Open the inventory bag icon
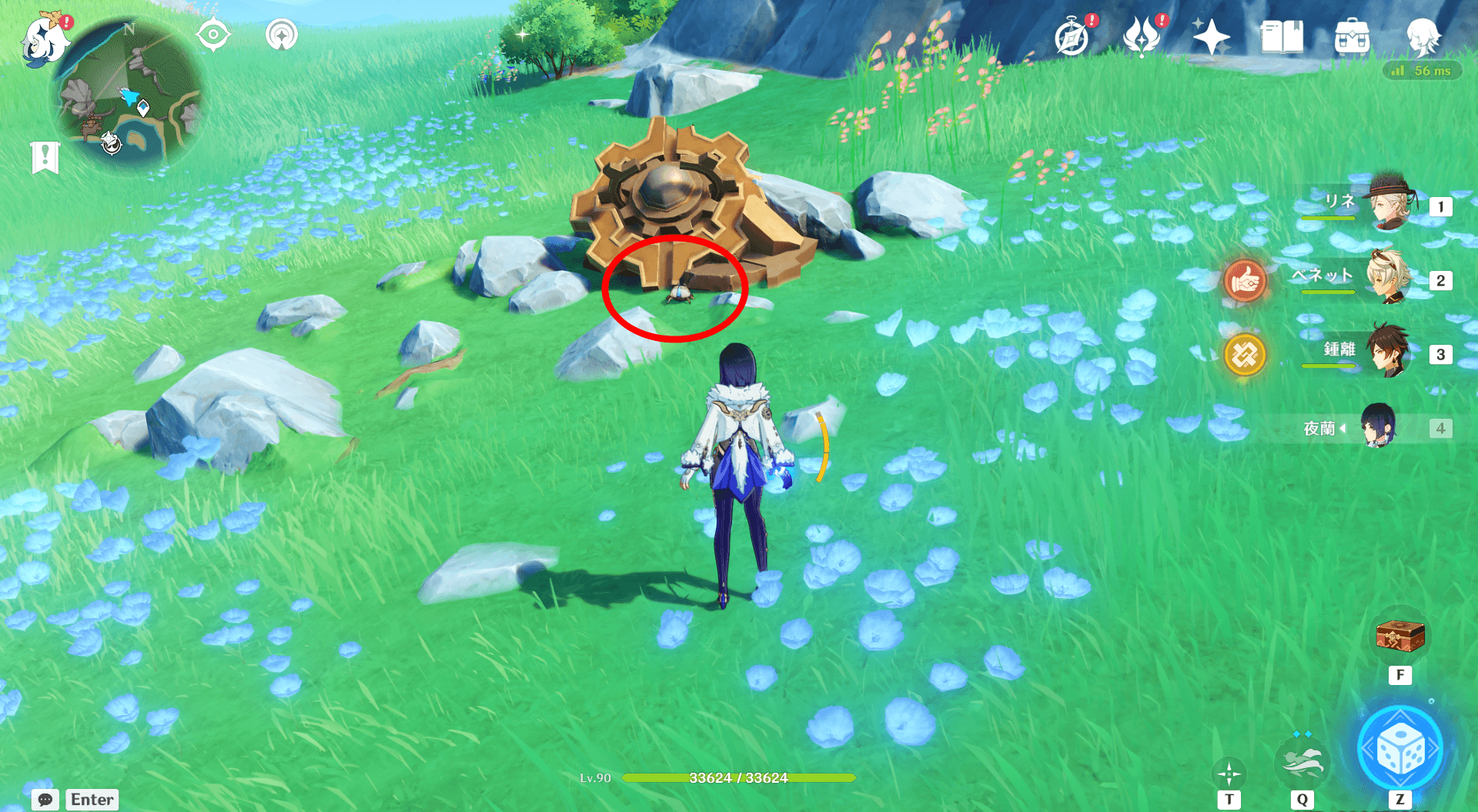Image resolution: width=1478 pixels, height=812 pixels. [x=1352, y=35]
